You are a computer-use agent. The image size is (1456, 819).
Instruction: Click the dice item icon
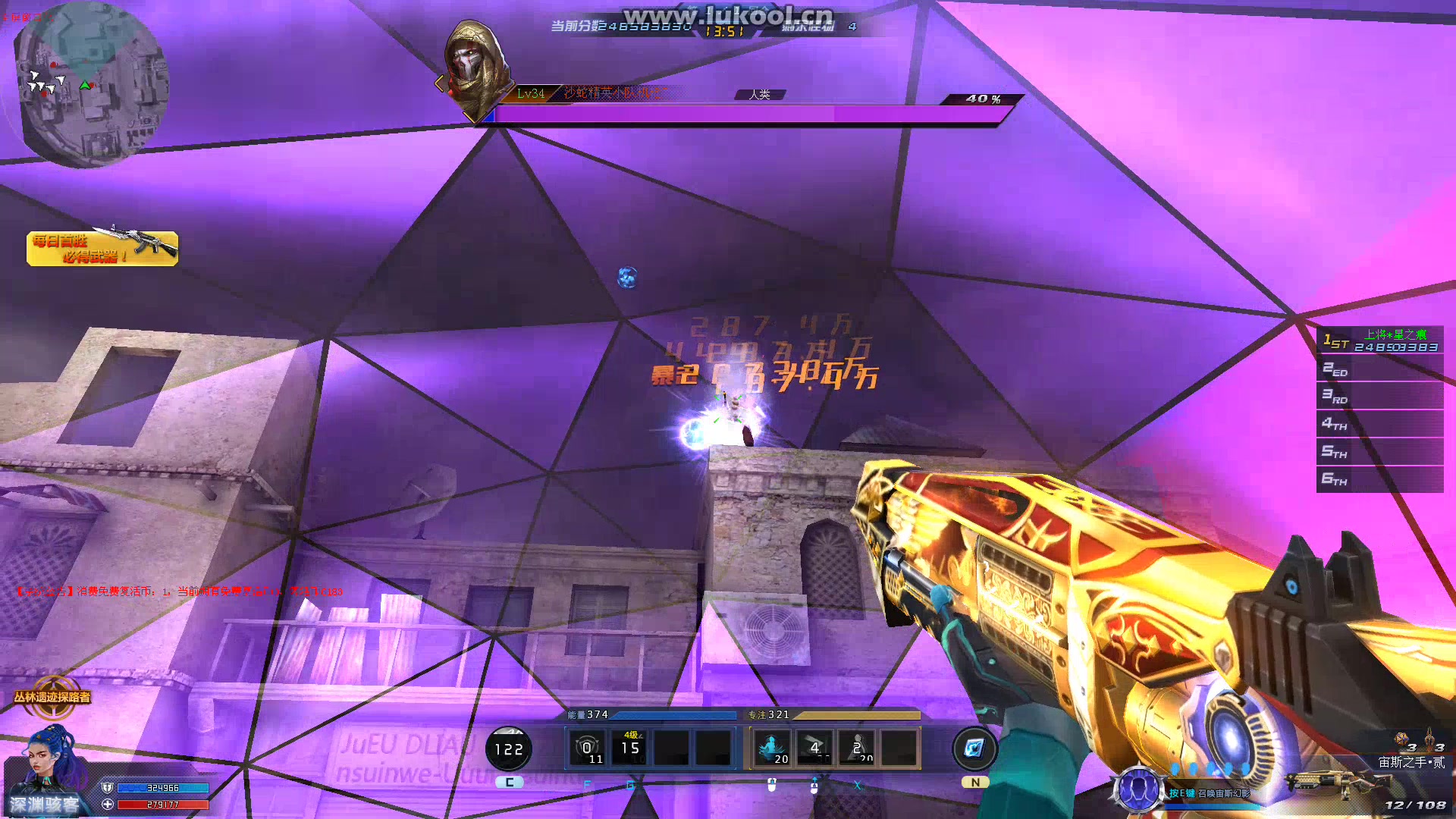click(x=1401, y=739)
